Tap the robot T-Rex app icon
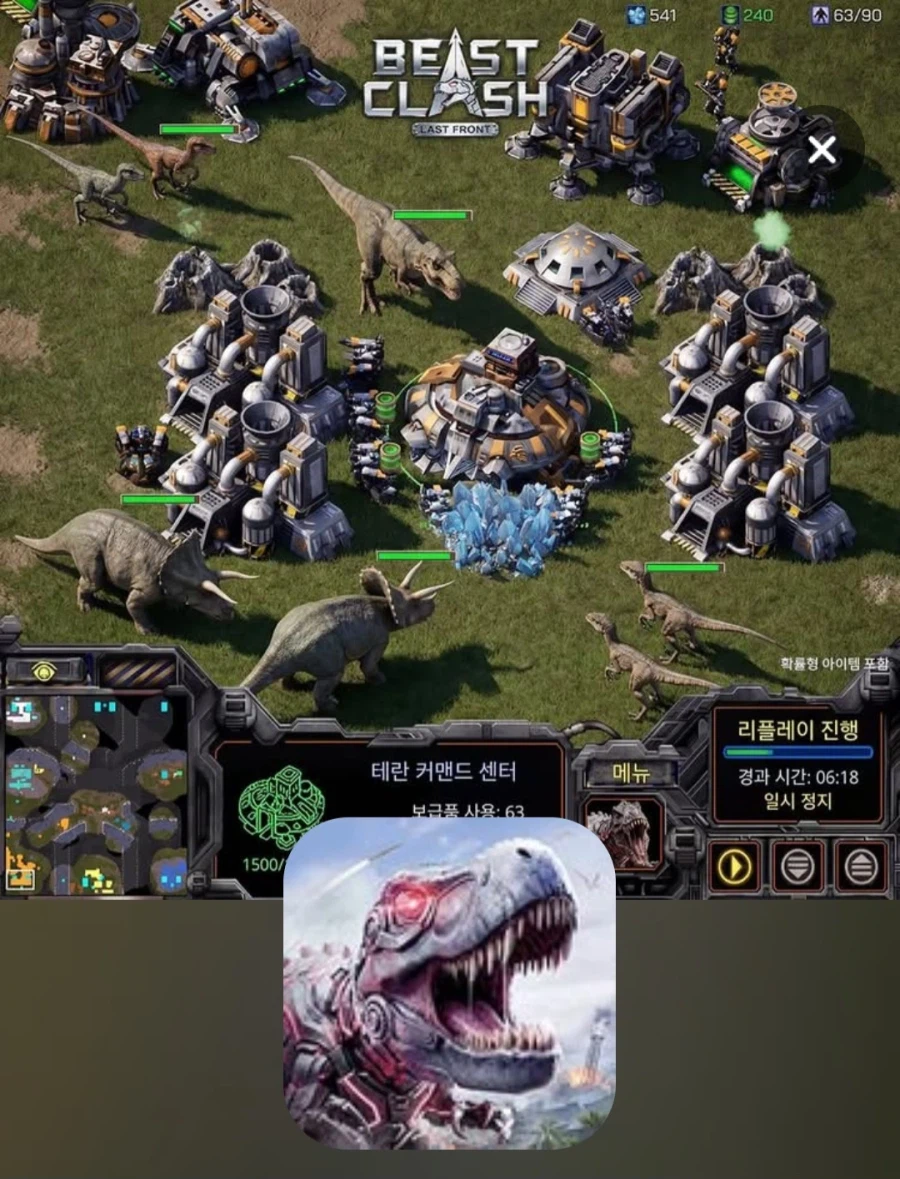Image resolution: width=900 pixels, height=1179 pixels. pyautogui.click(x=448, y=983)
